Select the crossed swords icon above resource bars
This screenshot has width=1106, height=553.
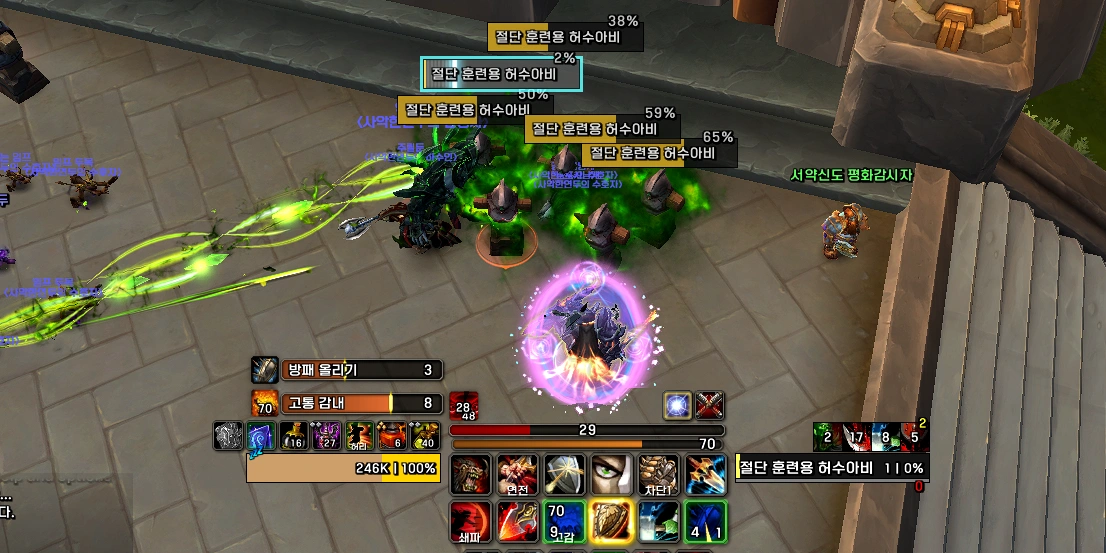click(709, 405)
